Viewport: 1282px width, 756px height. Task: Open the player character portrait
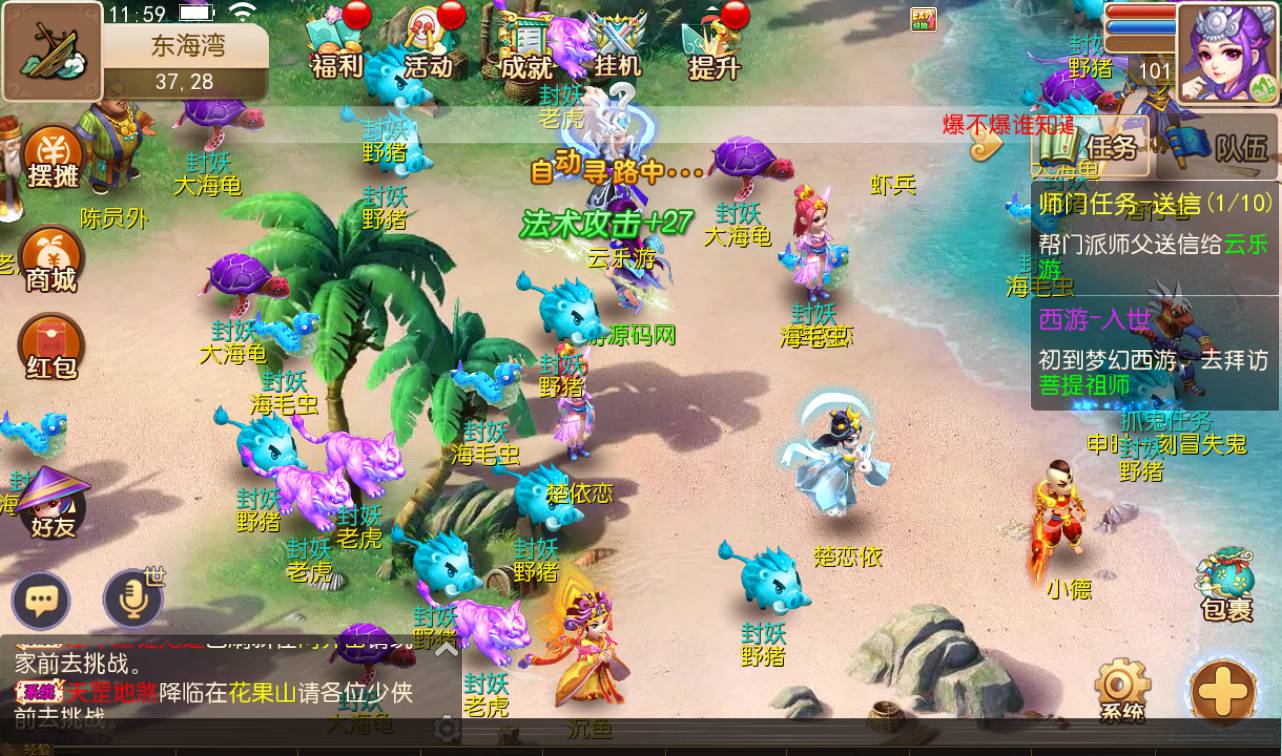[x=1228, y=53]
